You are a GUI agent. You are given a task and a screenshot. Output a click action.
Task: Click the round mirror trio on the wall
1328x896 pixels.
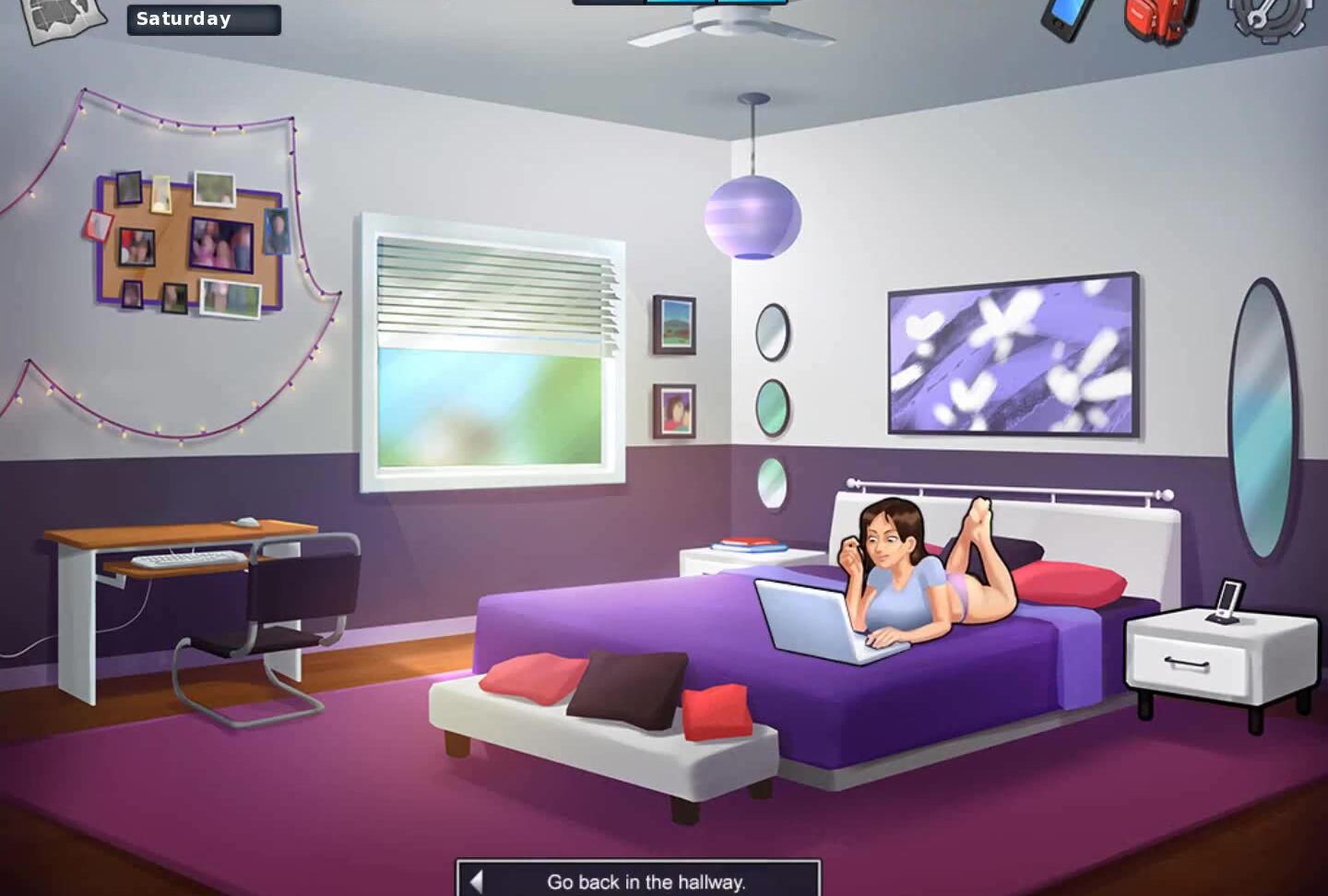click(771, 403)
